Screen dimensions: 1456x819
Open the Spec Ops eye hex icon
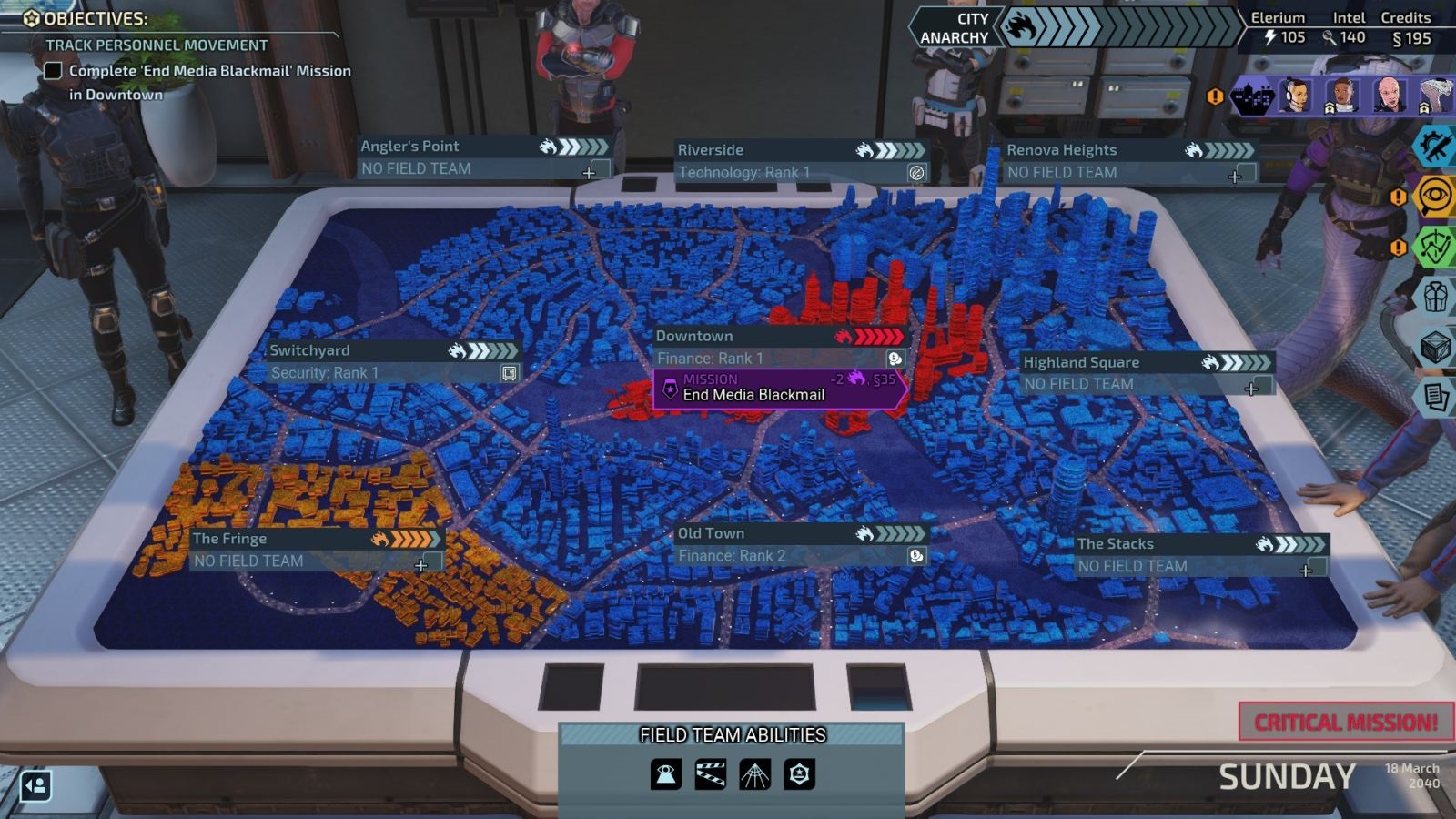pos(1435,197)
